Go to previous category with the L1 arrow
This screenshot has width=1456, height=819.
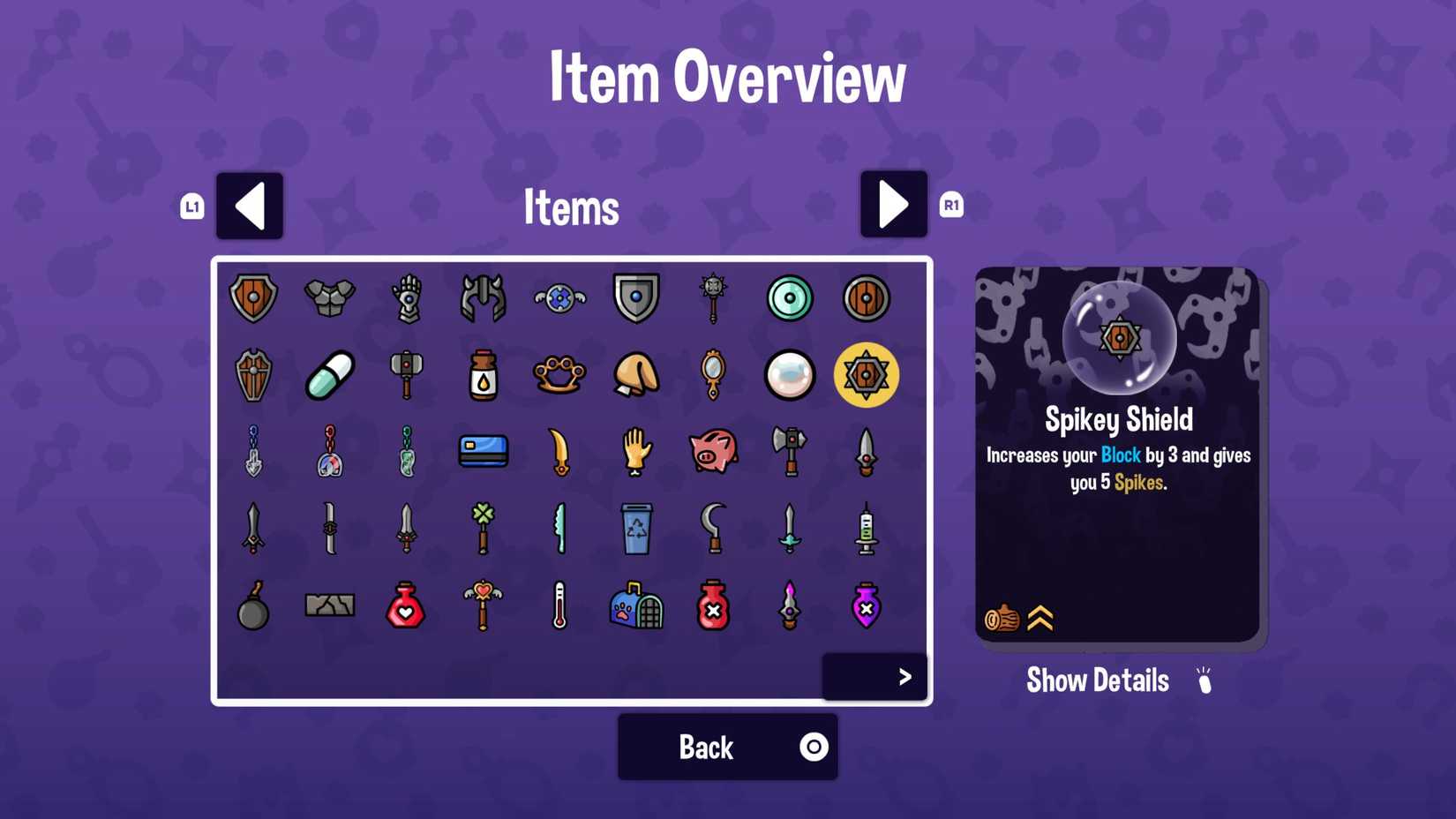[250, 205]
